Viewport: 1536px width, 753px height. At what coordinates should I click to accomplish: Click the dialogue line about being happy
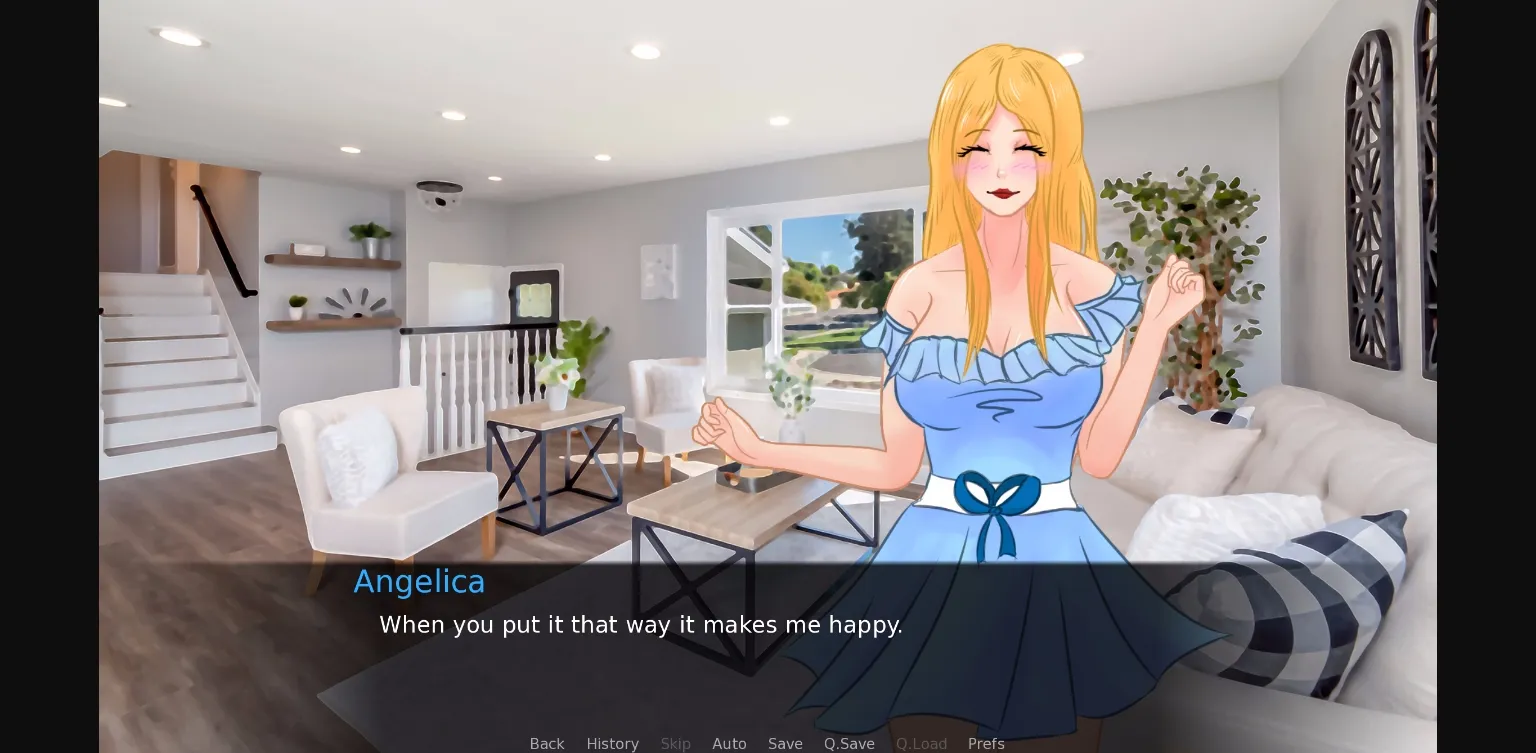(641, 625)
